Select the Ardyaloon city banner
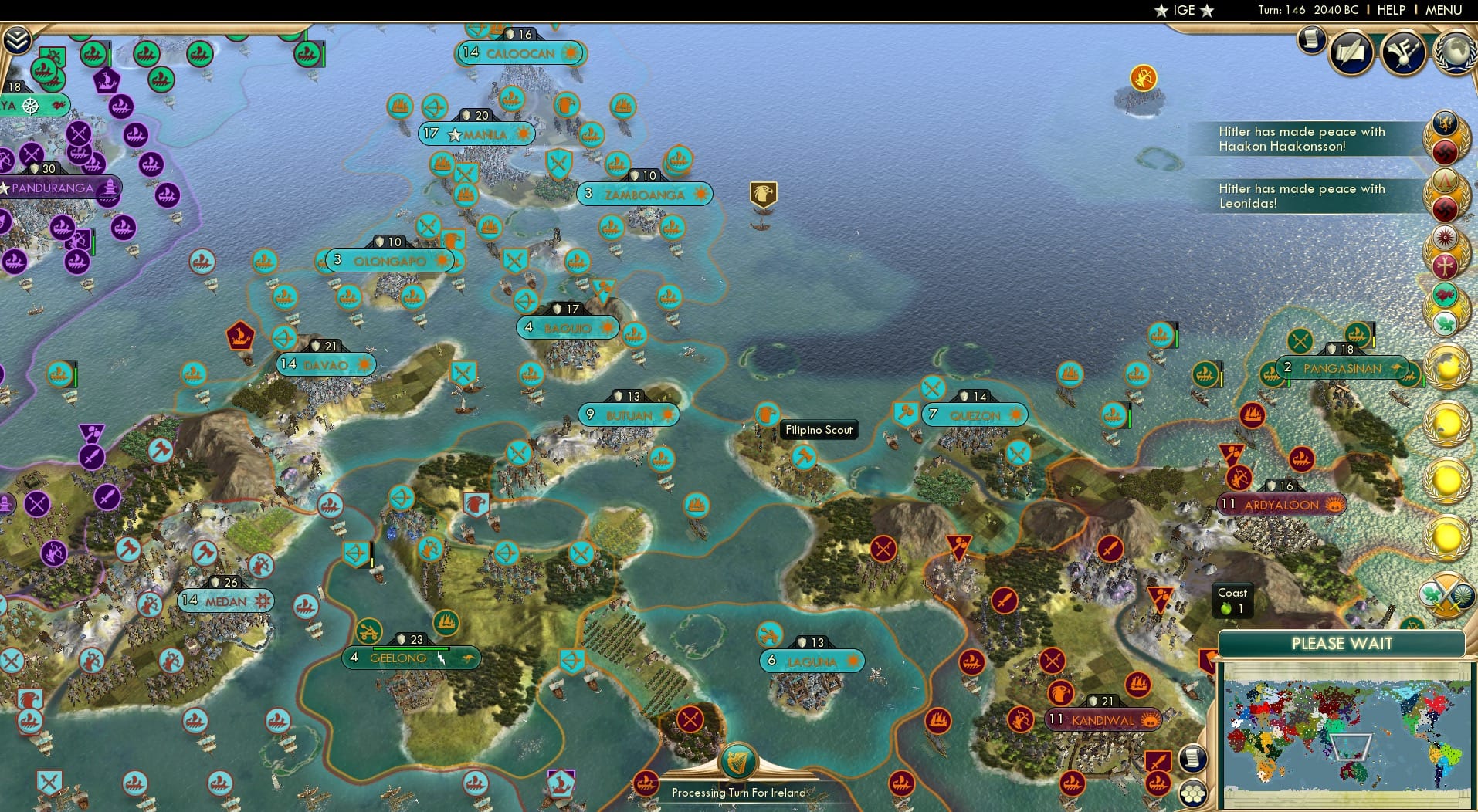This screenshot has height=812, width=1478. pyautogui.click(x=1282, y=505)
